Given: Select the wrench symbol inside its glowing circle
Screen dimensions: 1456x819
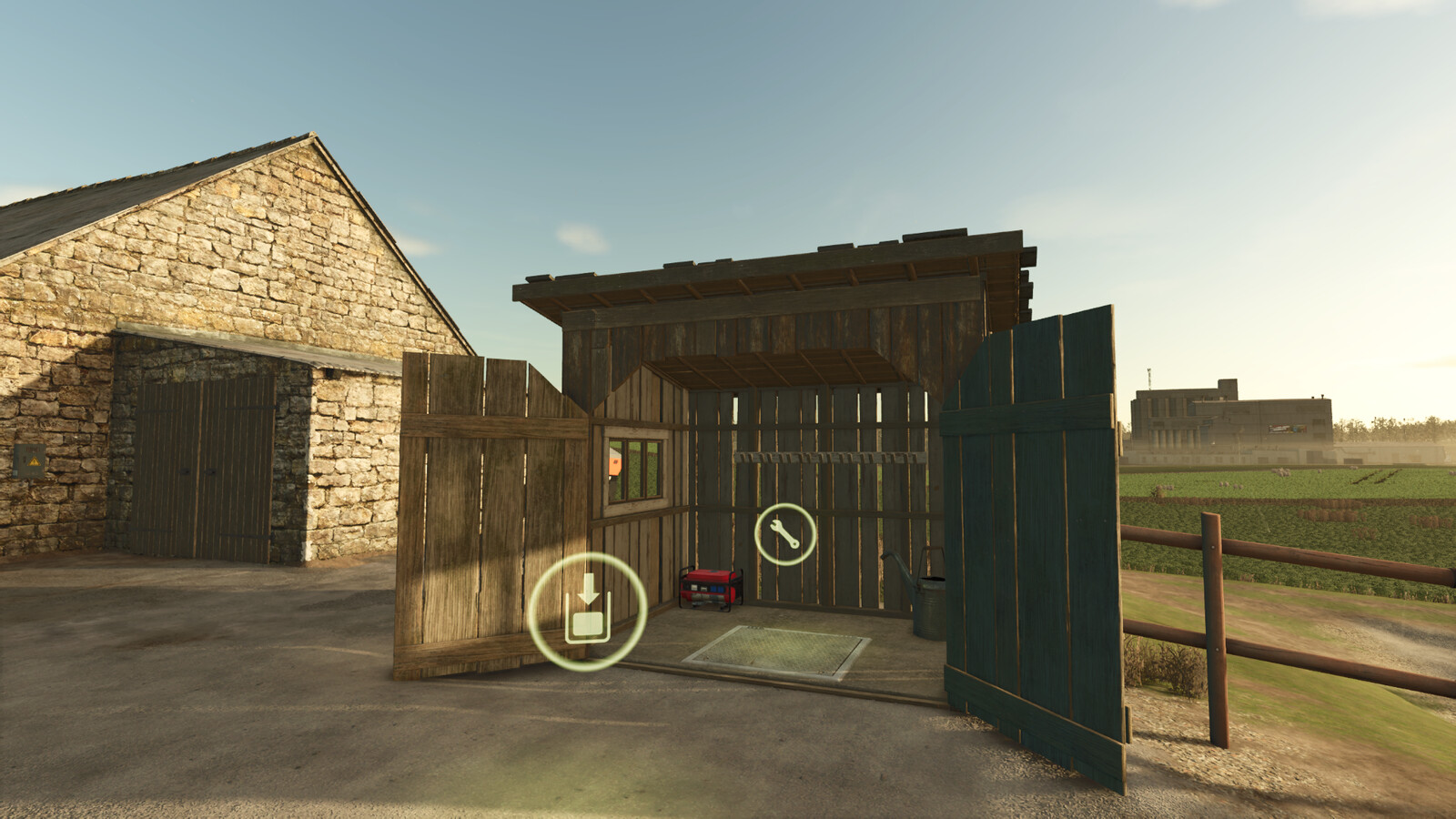Looking at the screenshot, I should pos(785,534).
